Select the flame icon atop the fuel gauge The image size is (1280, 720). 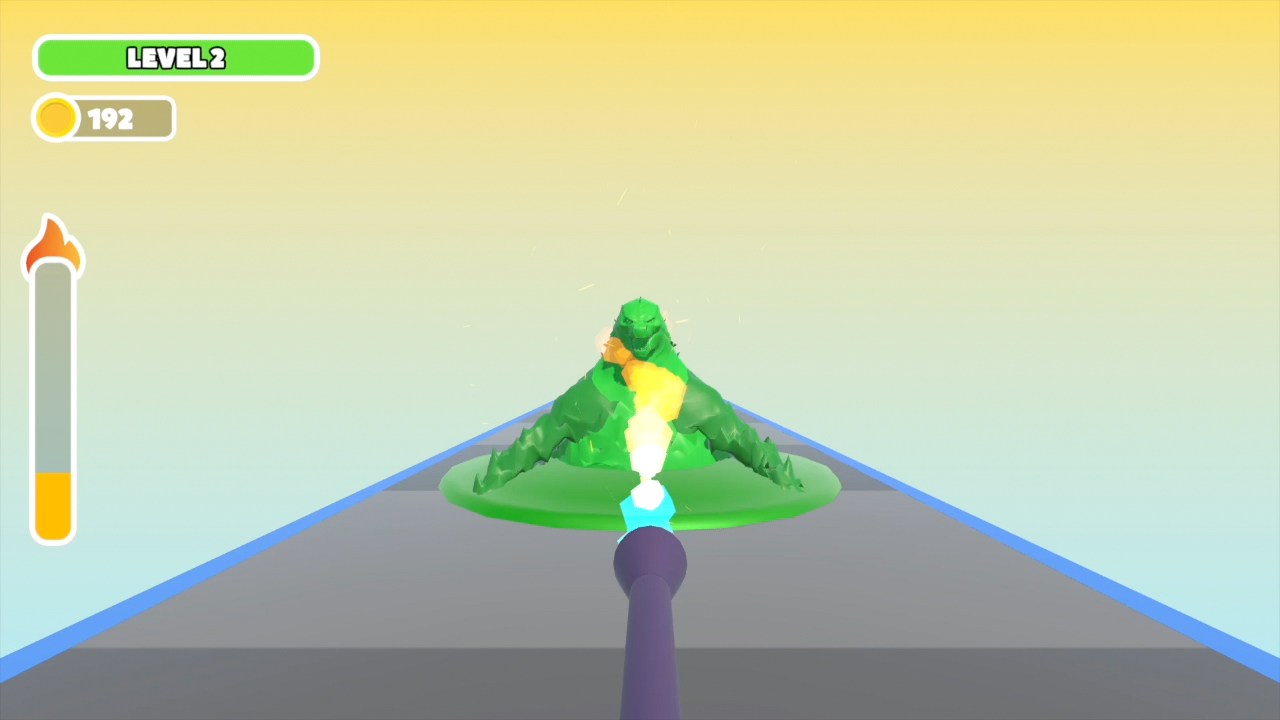click(x=53, y=244)
